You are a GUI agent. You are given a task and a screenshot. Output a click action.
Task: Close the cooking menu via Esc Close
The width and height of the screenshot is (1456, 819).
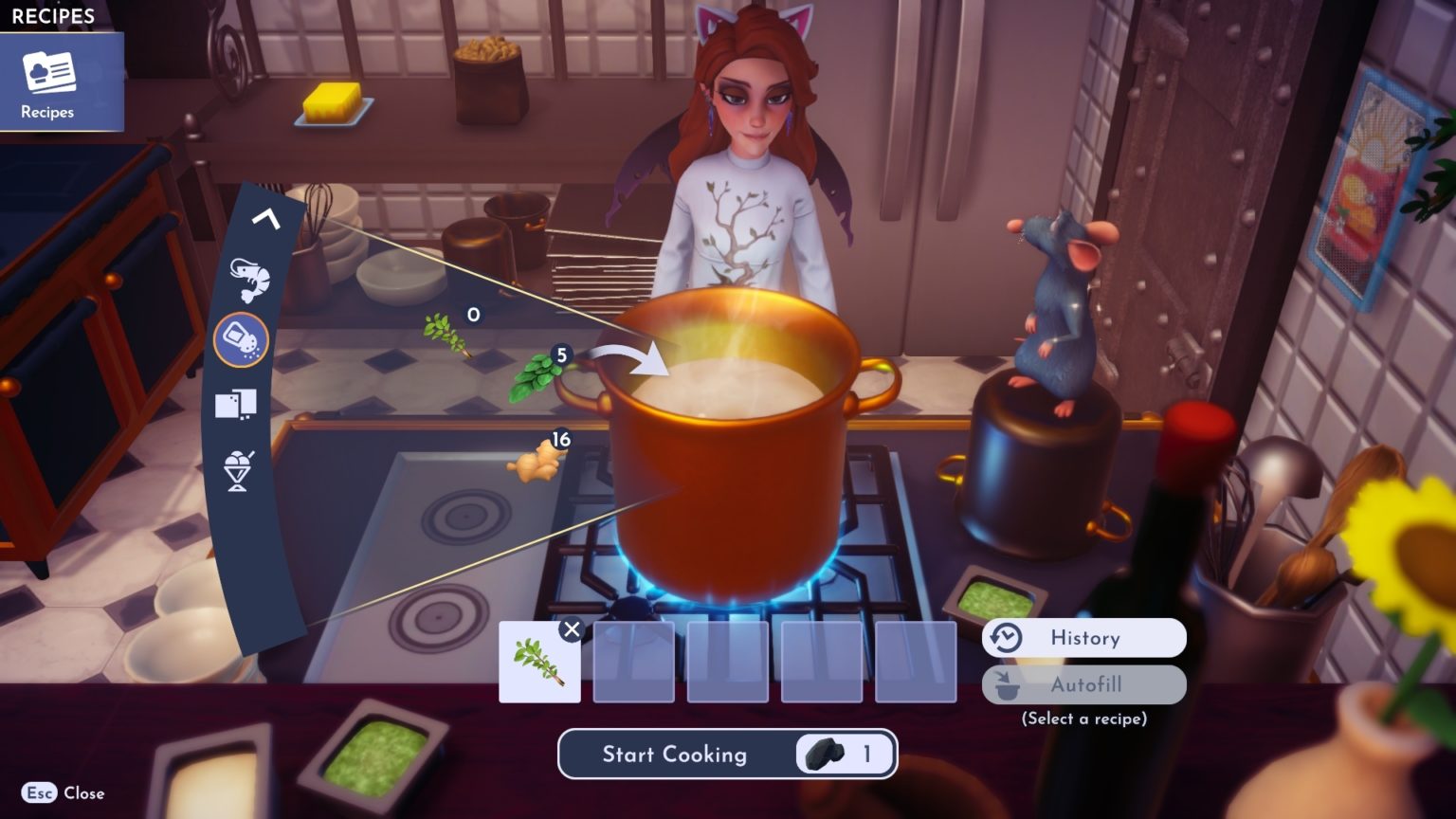click(x=63, y=792)
